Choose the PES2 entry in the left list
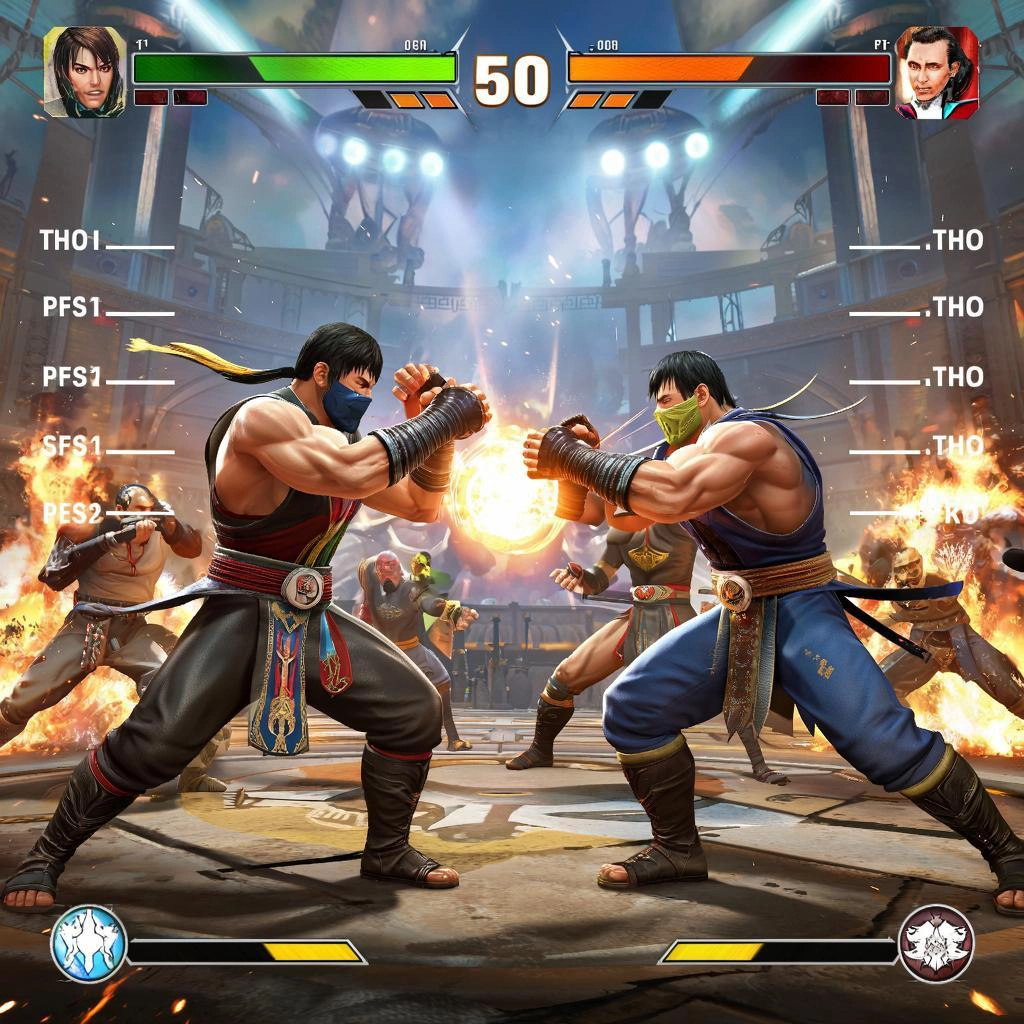 pos(73,514)
